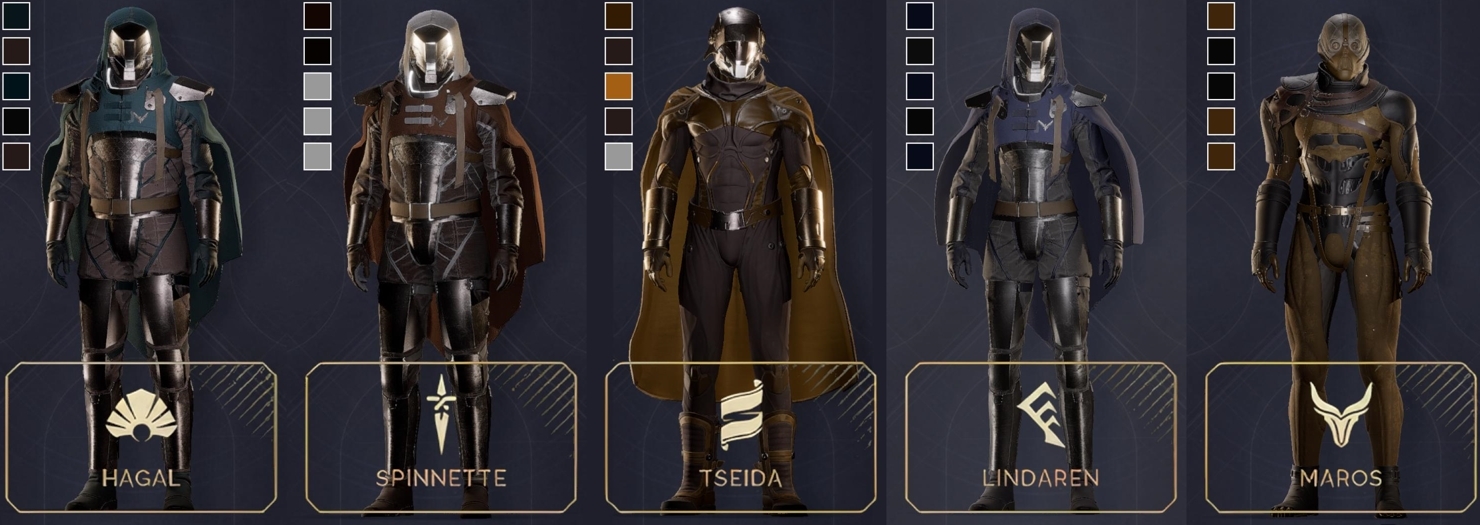The image size is (1480, 525).
Task: Select the Hagal faction card
Action: [x=141, y=438]
